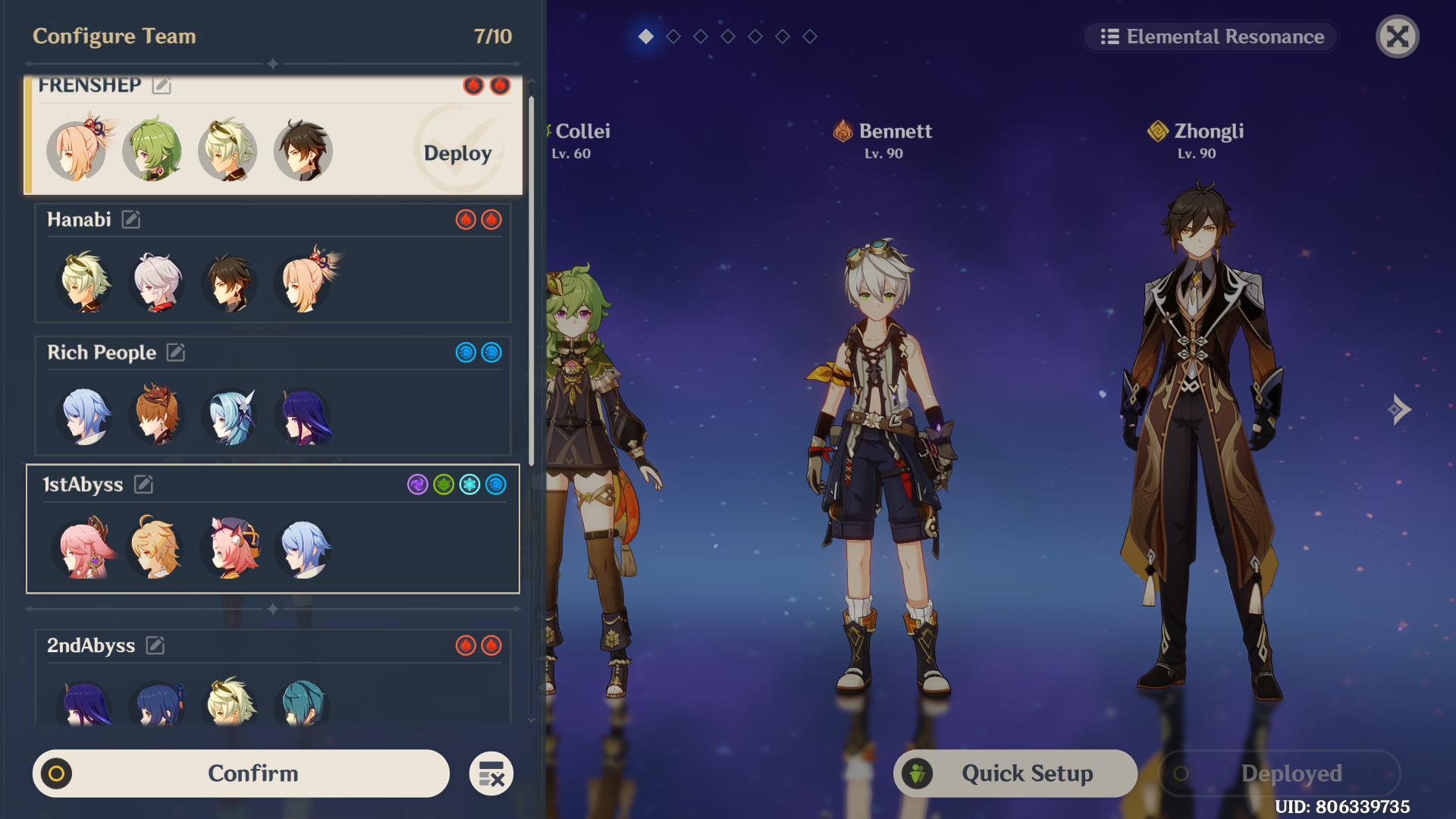
Task: Select Bennett in the party lineup
Action: coord(883,455)
